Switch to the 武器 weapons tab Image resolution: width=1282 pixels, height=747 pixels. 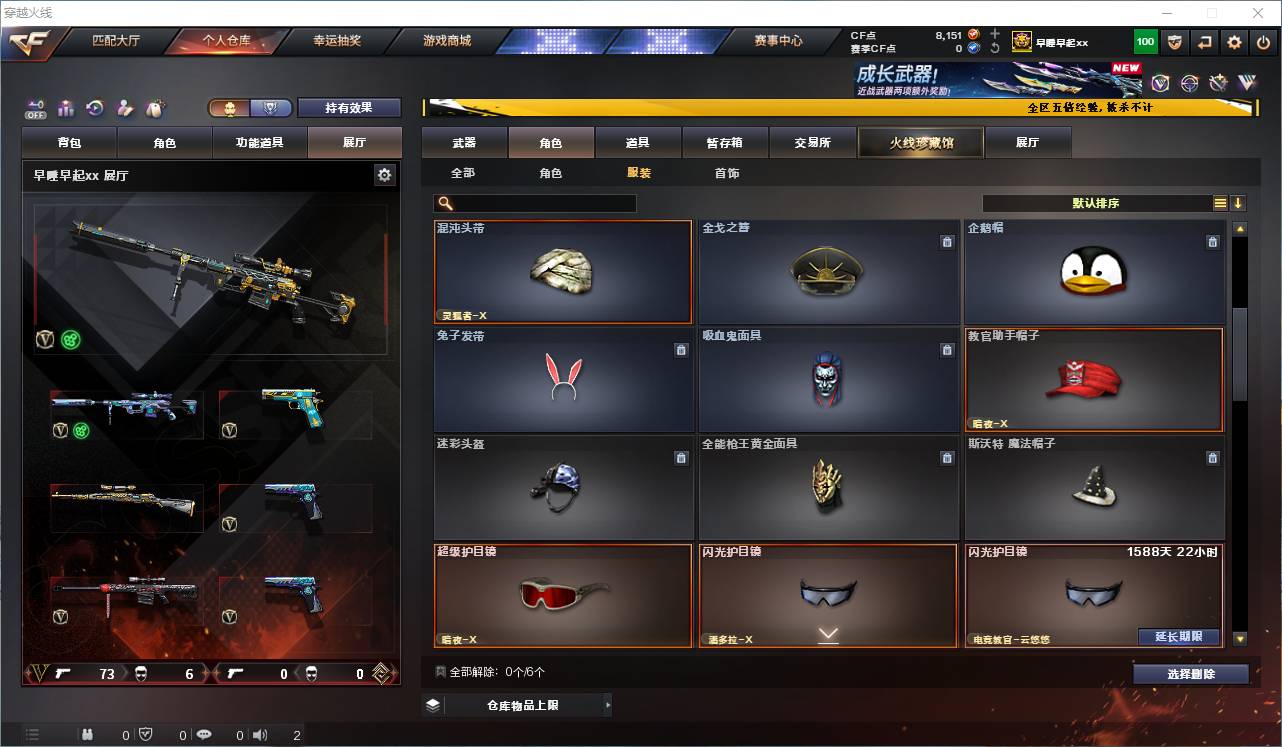point(464,143)
